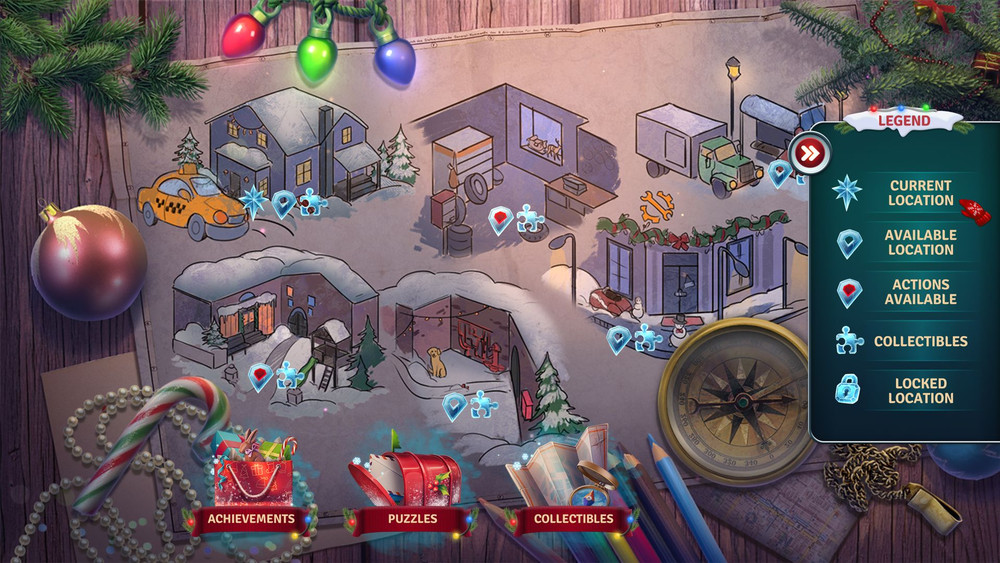Go to the decorated shop location pin
Viewport: 1000px width, 563px height.
[619, 339]
